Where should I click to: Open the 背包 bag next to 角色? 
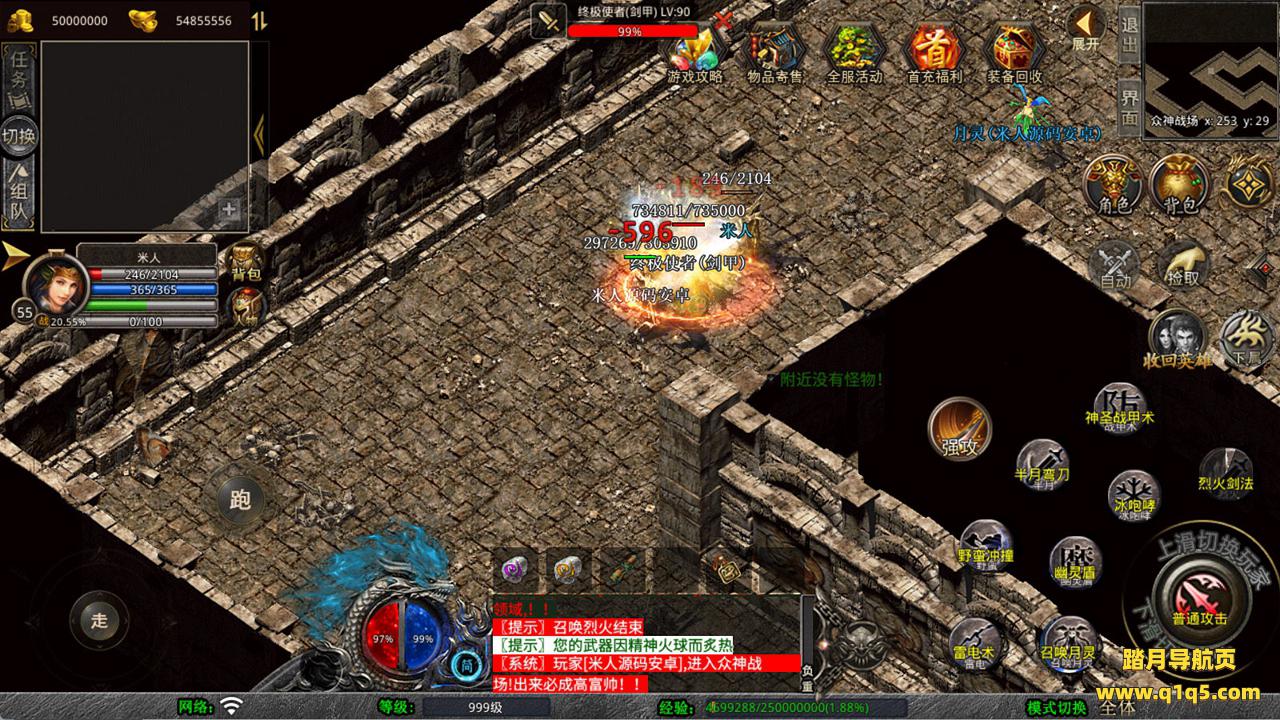1179,185
